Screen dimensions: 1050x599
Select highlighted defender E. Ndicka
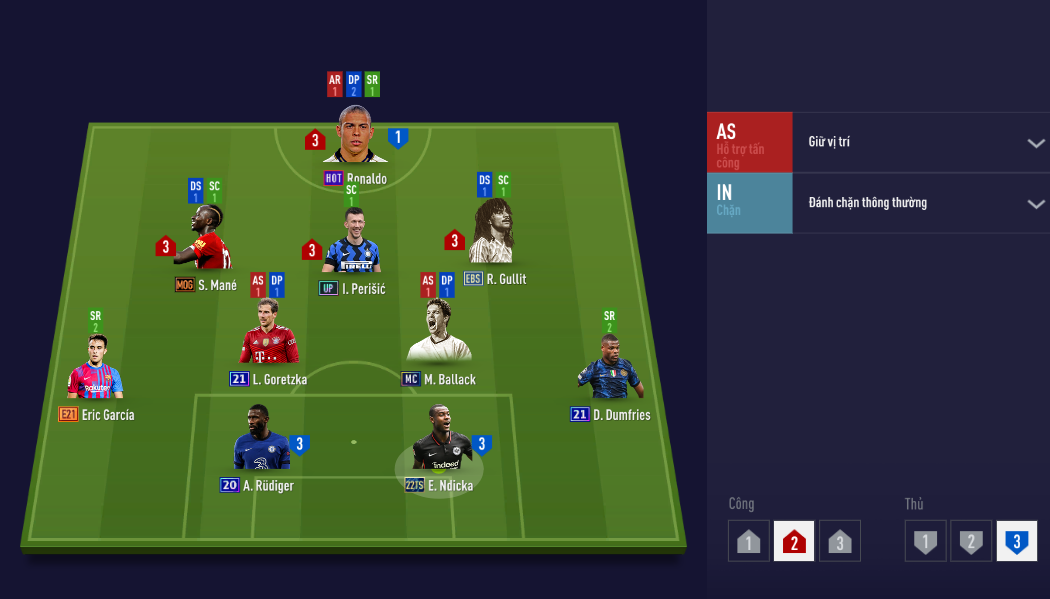438,440
